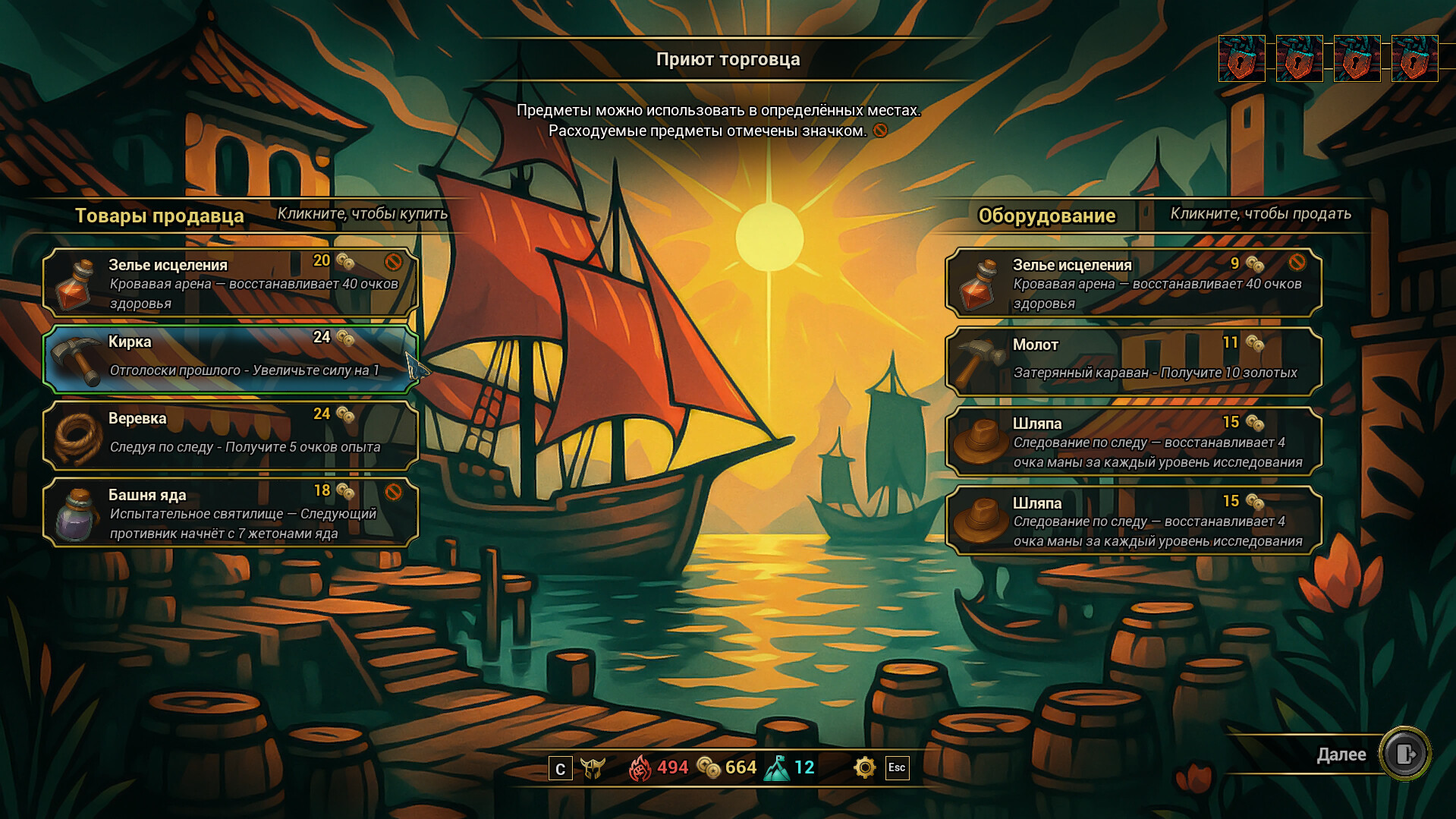1456x819 pixels.
Task: Click the Товары продавца panel header
Action: coord(159,216)
